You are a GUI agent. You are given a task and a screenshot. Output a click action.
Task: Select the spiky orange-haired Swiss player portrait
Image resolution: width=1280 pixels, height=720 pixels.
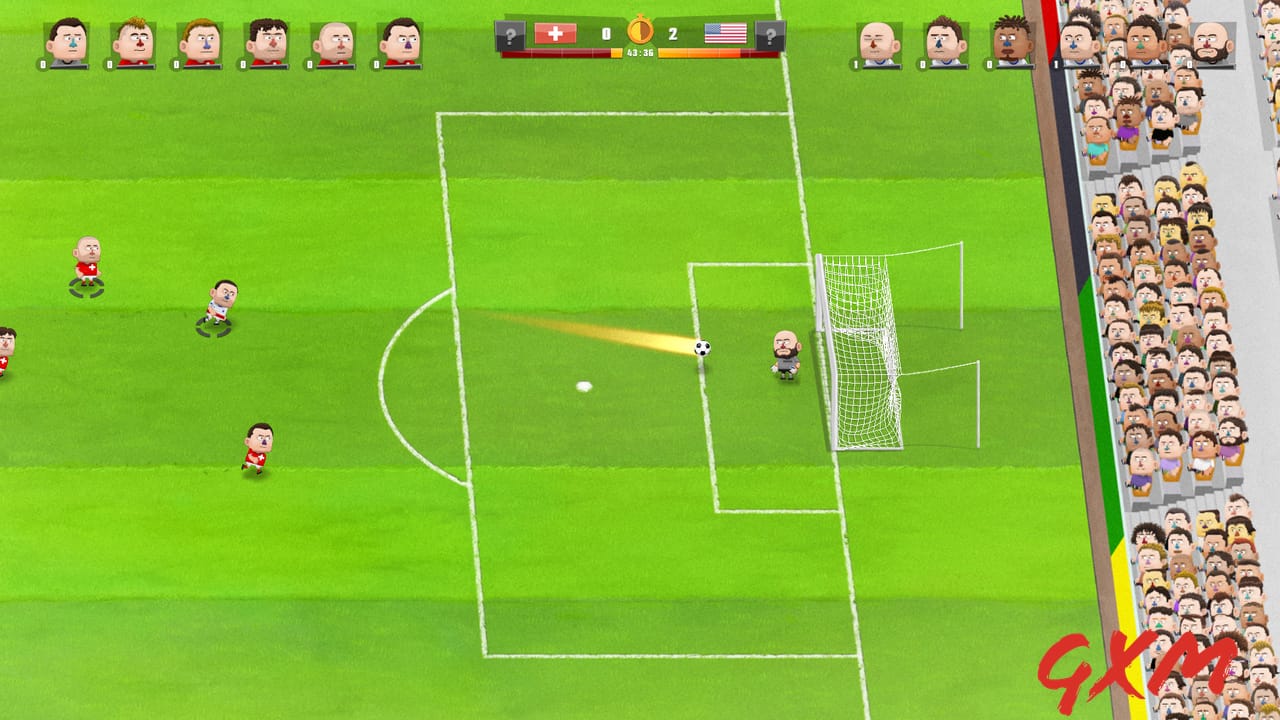[x=133, y=43]
